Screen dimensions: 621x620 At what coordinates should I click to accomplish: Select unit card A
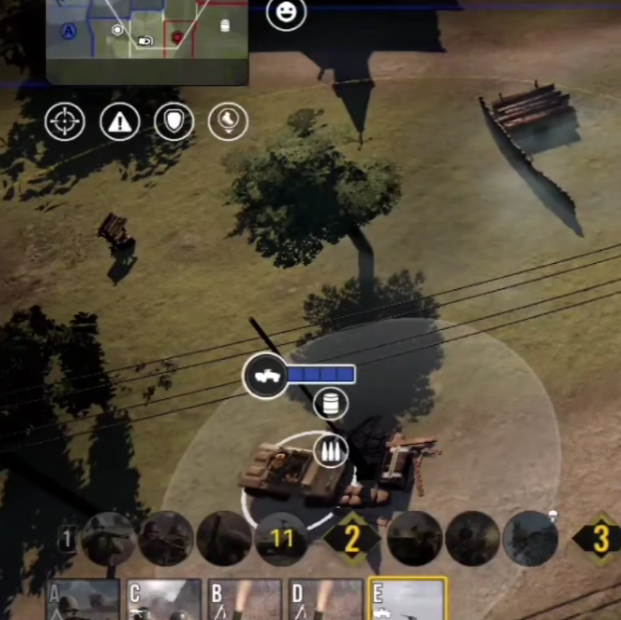(83, 600)
